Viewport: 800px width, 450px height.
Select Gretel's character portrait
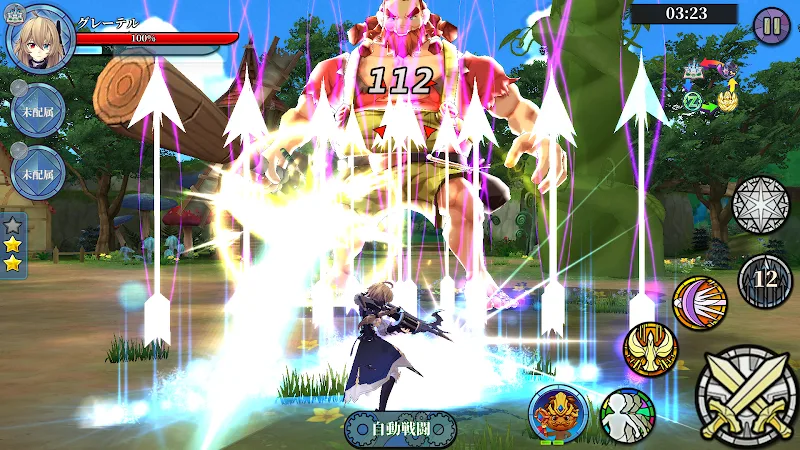(x=40, y=39)
